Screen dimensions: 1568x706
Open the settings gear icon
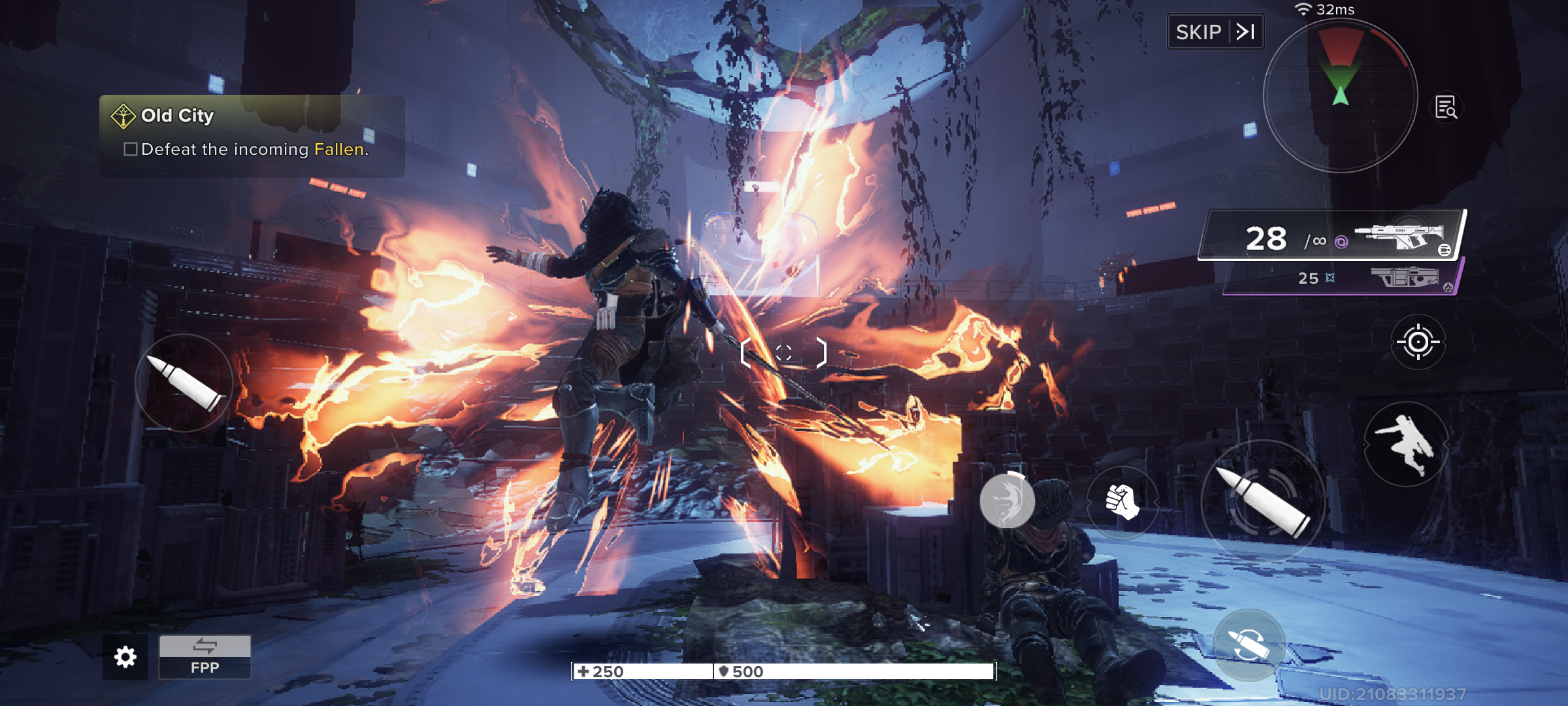click(125, 657)
